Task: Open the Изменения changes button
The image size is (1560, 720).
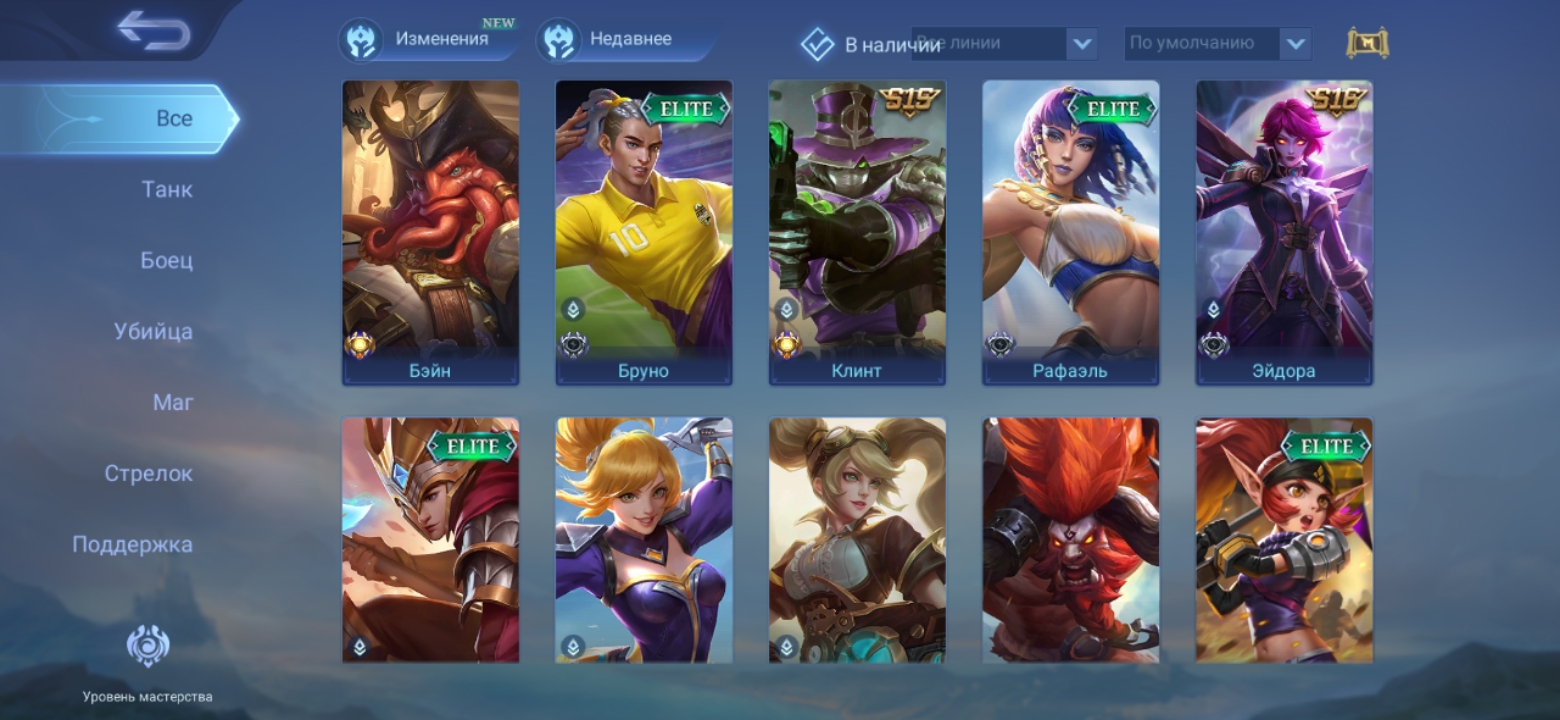Action: click(427, 40)
